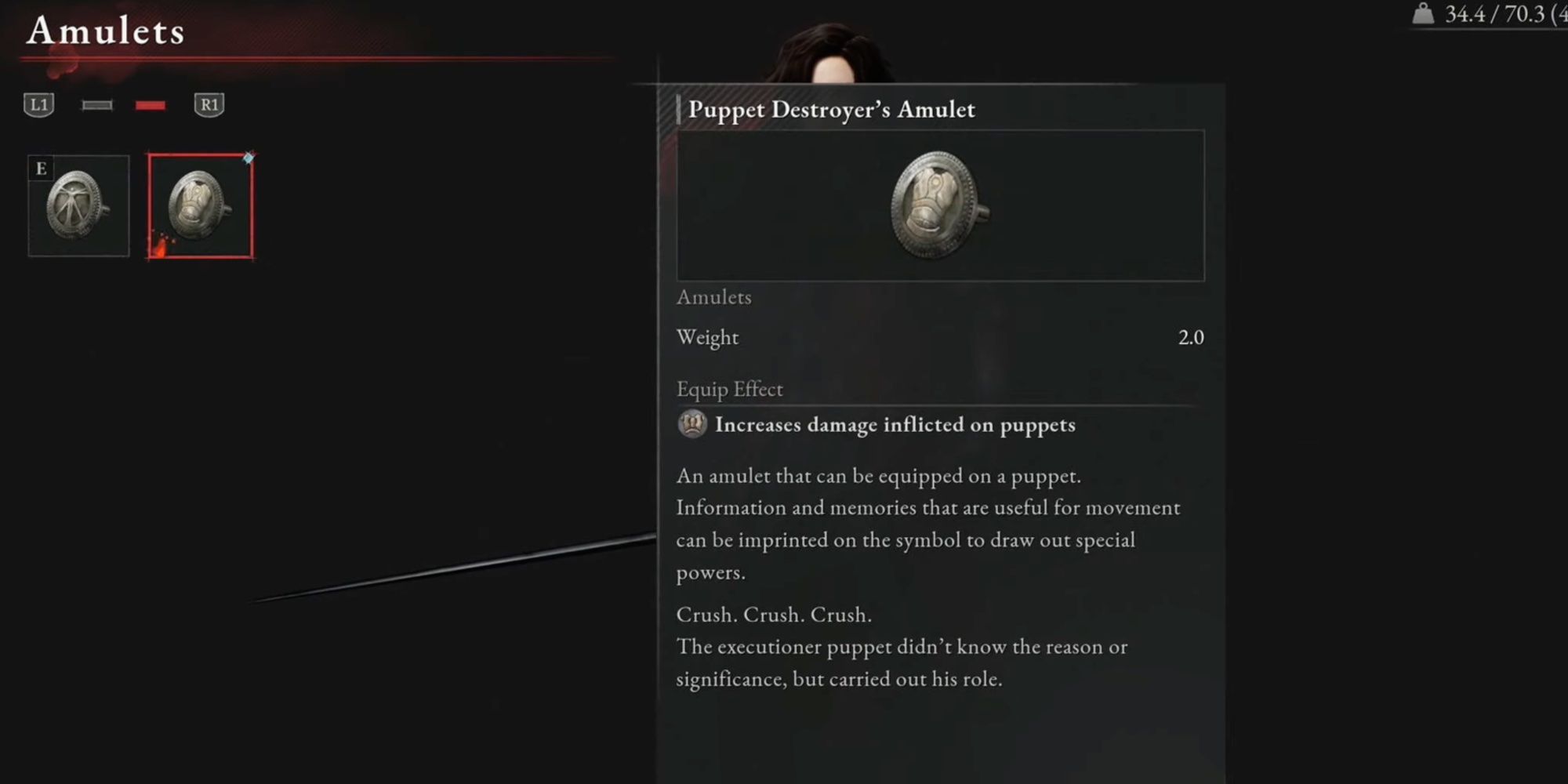Viewport: 1568px width, 784px height.
Task: Click the fist Equip Effect icon
Action: [690, 426]
